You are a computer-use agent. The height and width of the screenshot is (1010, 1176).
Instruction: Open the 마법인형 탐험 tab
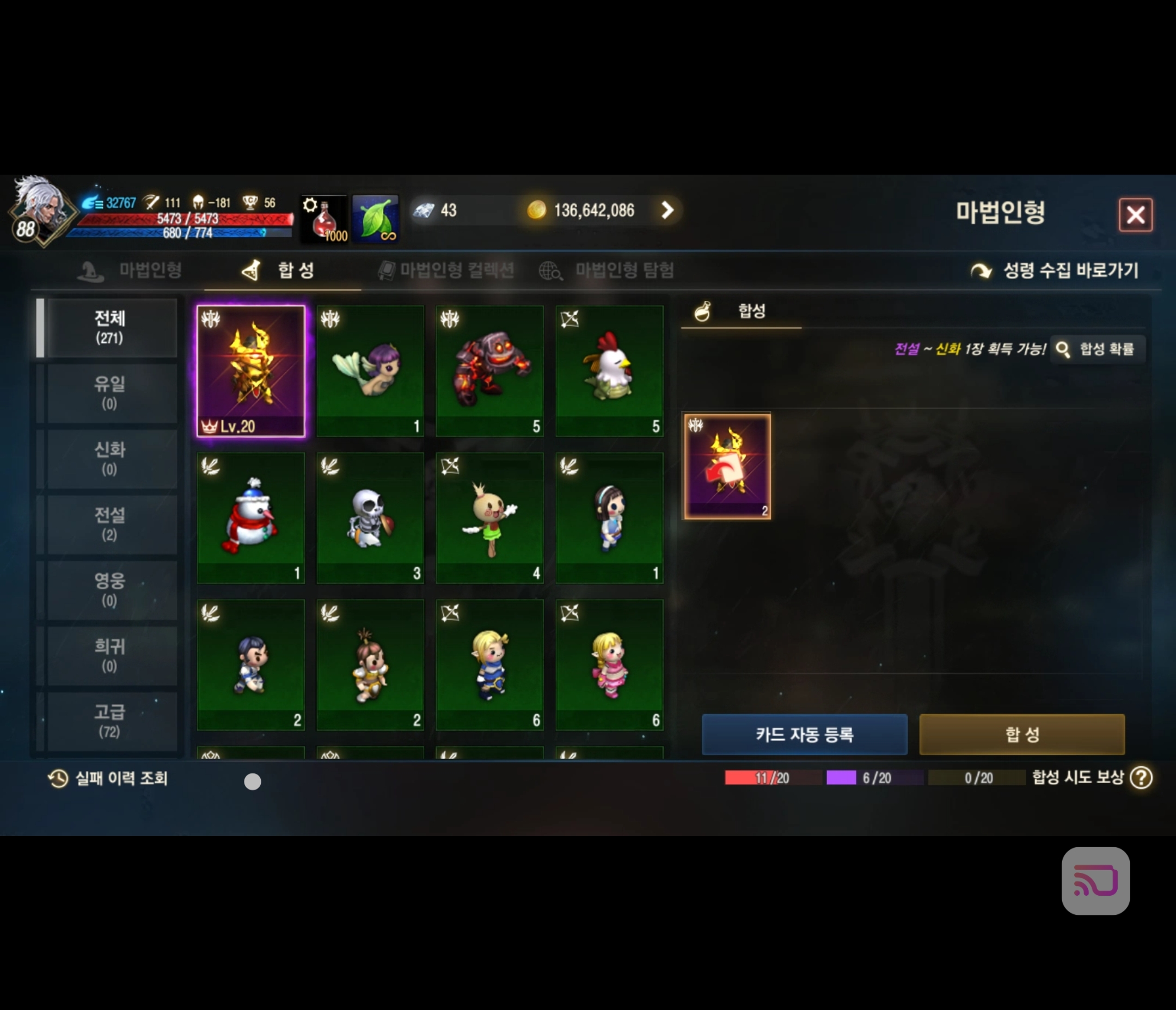tap(624, 270)
